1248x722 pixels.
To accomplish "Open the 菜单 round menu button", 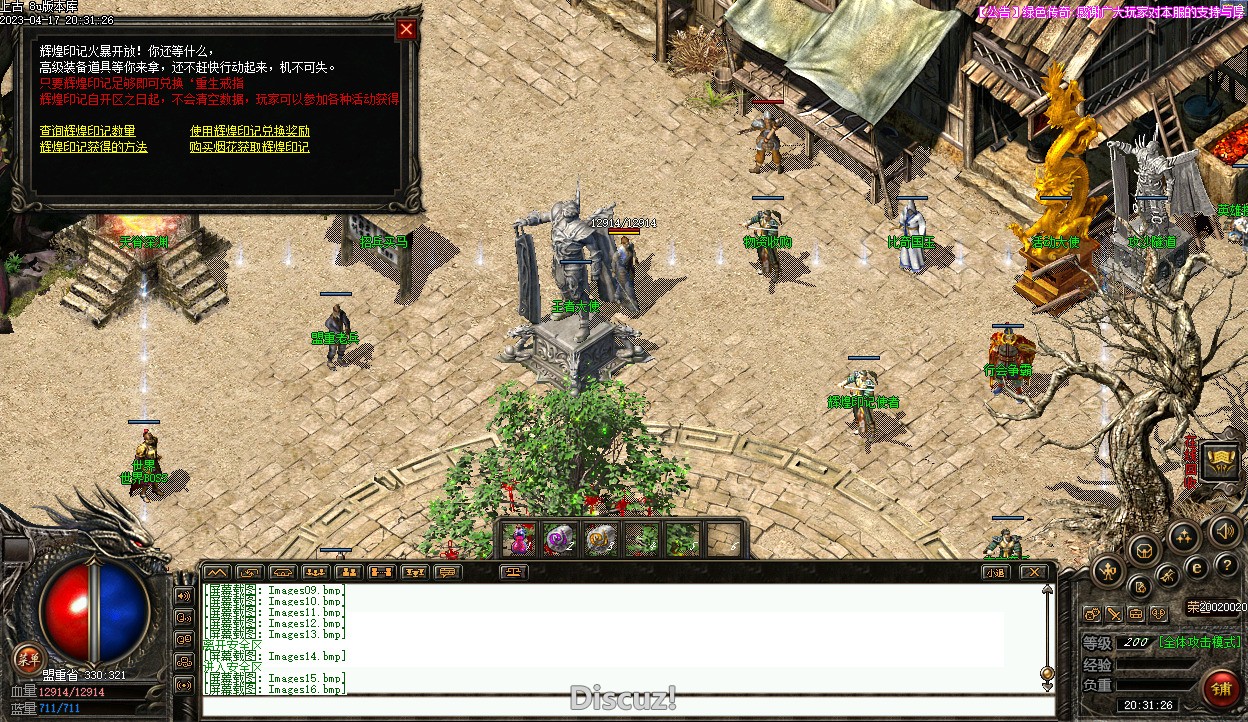I will [28, 657].
